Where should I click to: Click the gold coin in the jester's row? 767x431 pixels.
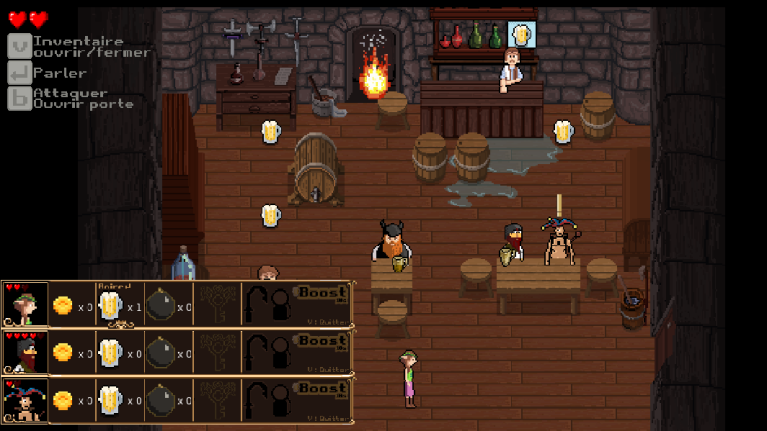(63, 401)
